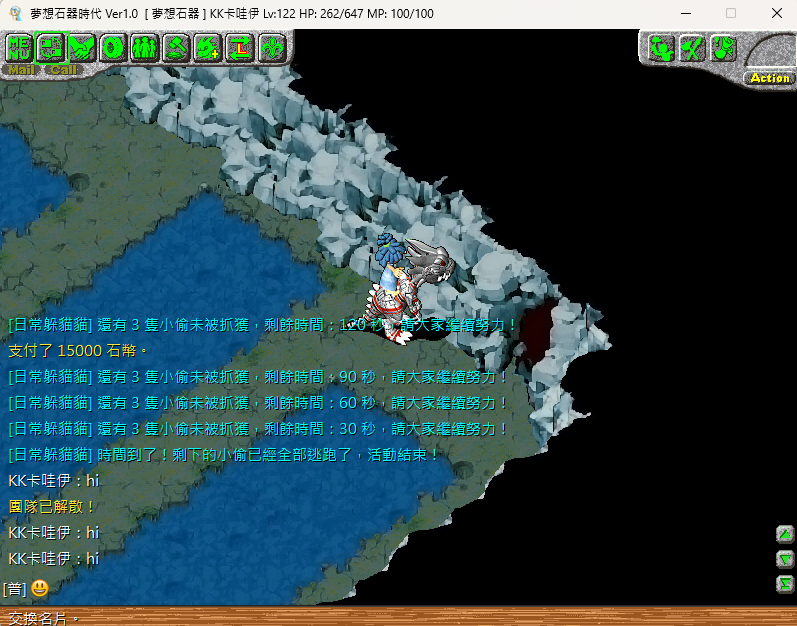Screen dimensions: 797x626
Task: Select the crossed tools icon in top-right panel
Action: 692,48
